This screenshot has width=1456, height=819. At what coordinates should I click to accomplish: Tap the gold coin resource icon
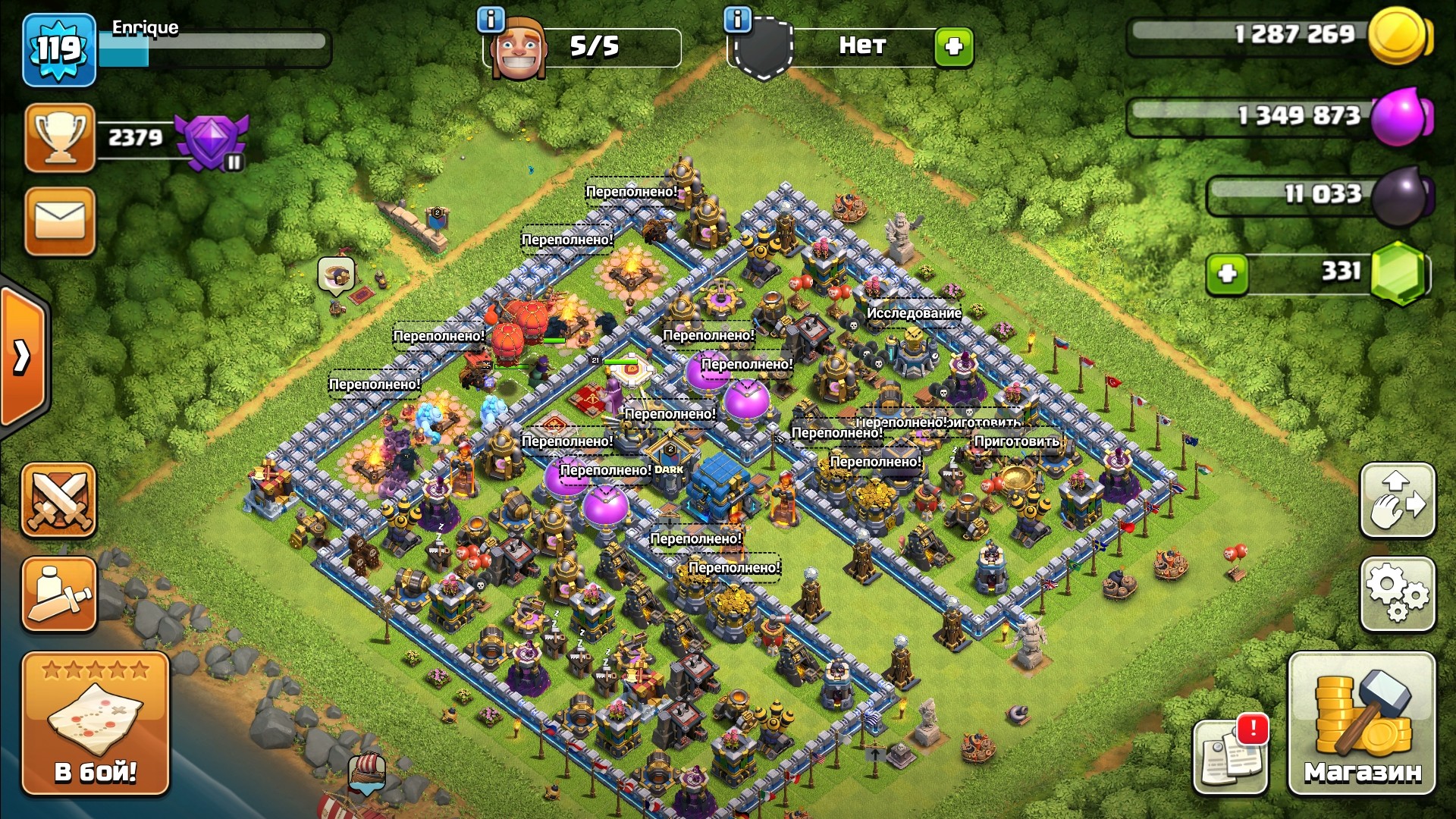pyautogui.click(x=1399, y=35)
